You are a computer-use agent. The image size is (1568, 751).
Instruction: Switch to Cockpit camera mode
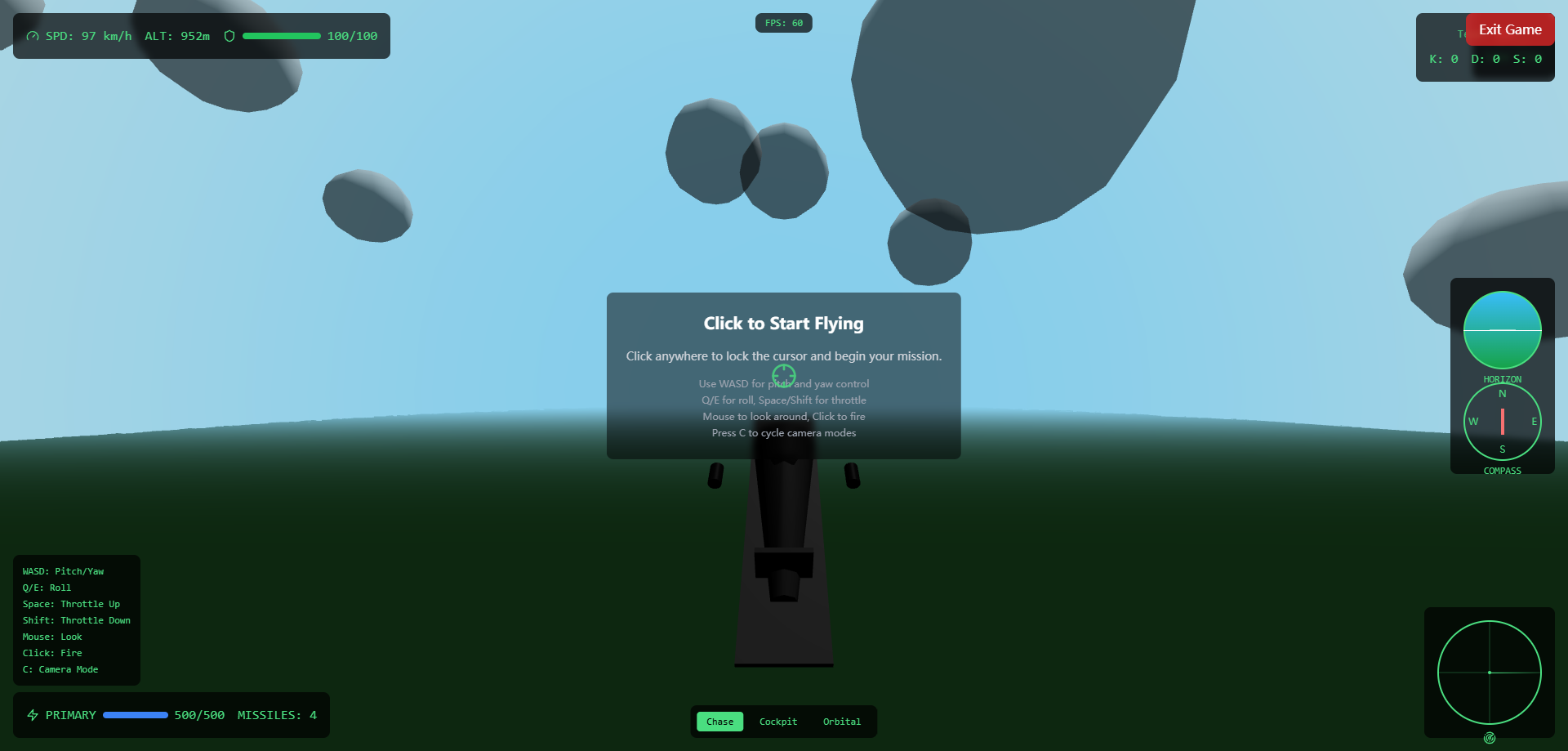(777, 722)
